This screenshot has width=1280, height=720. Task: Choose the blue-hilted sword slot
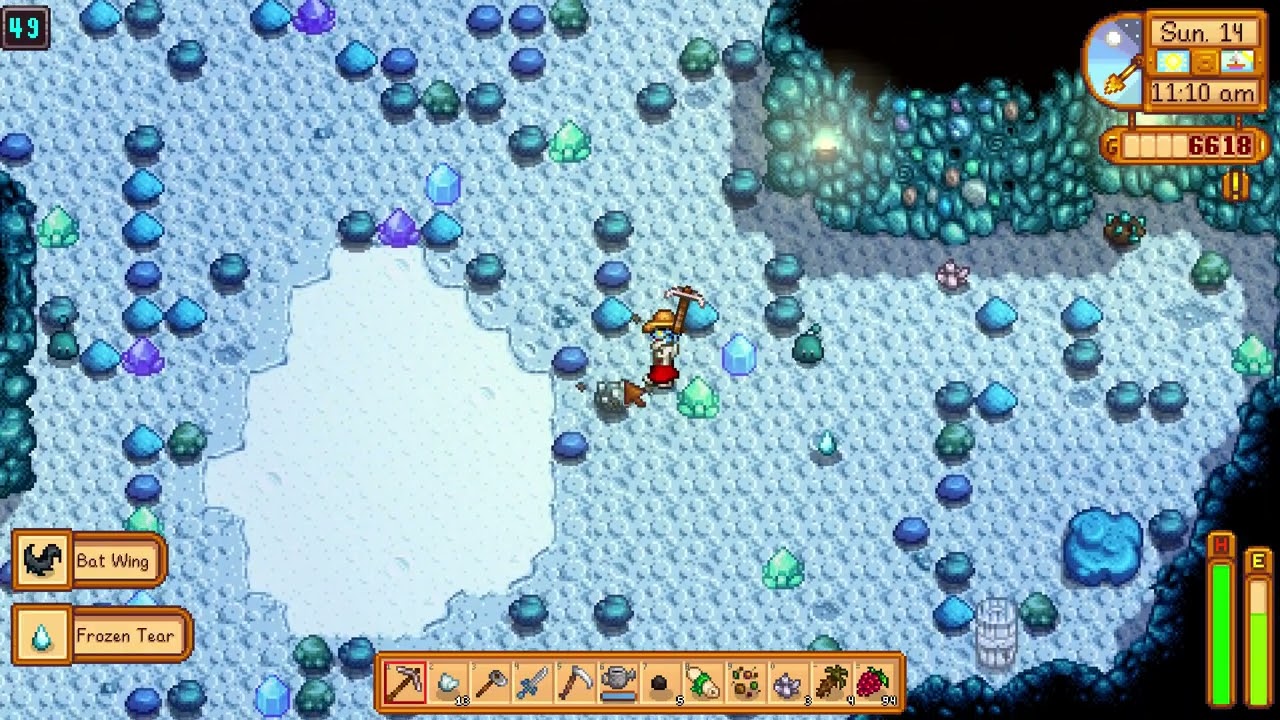click(533, 684)
